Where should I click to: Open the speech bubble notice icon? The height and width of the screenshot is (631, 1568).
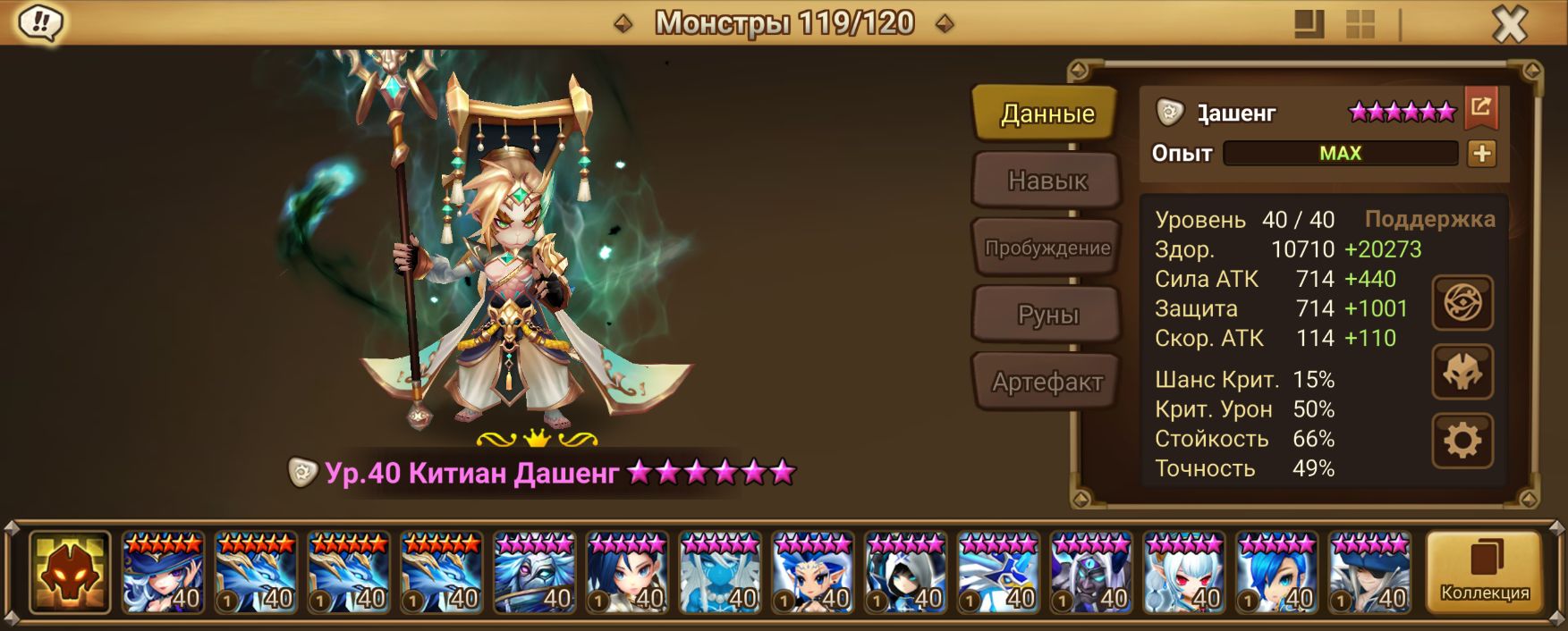(x=40, y=22)
